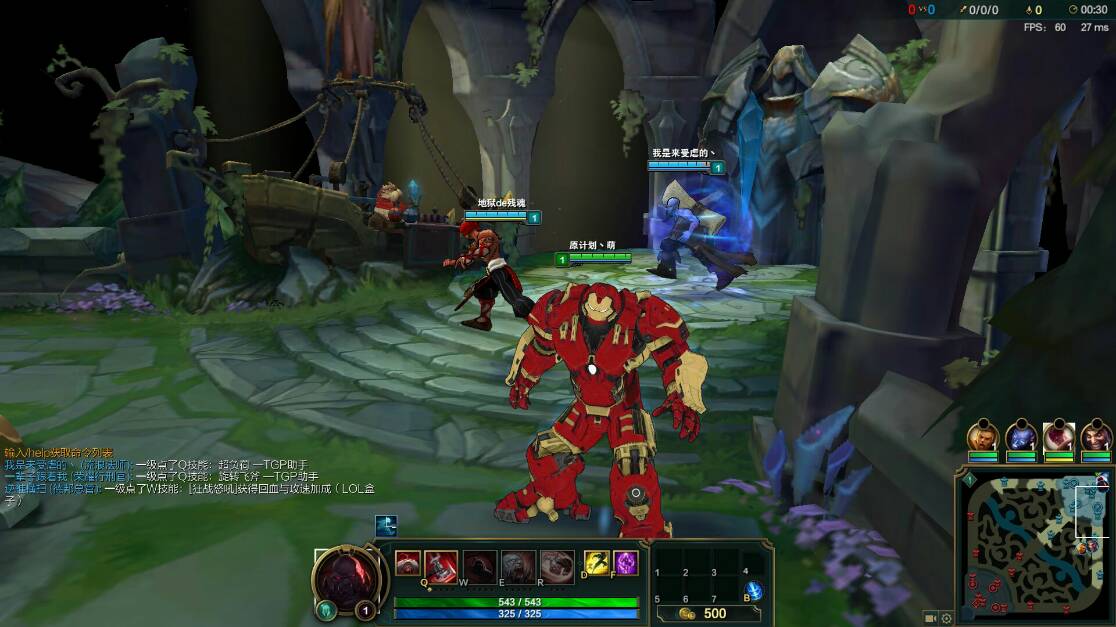Select the blue-skinned ally portrait
Viewport: 1116px width, 627px height.
tap(1021, 437)
